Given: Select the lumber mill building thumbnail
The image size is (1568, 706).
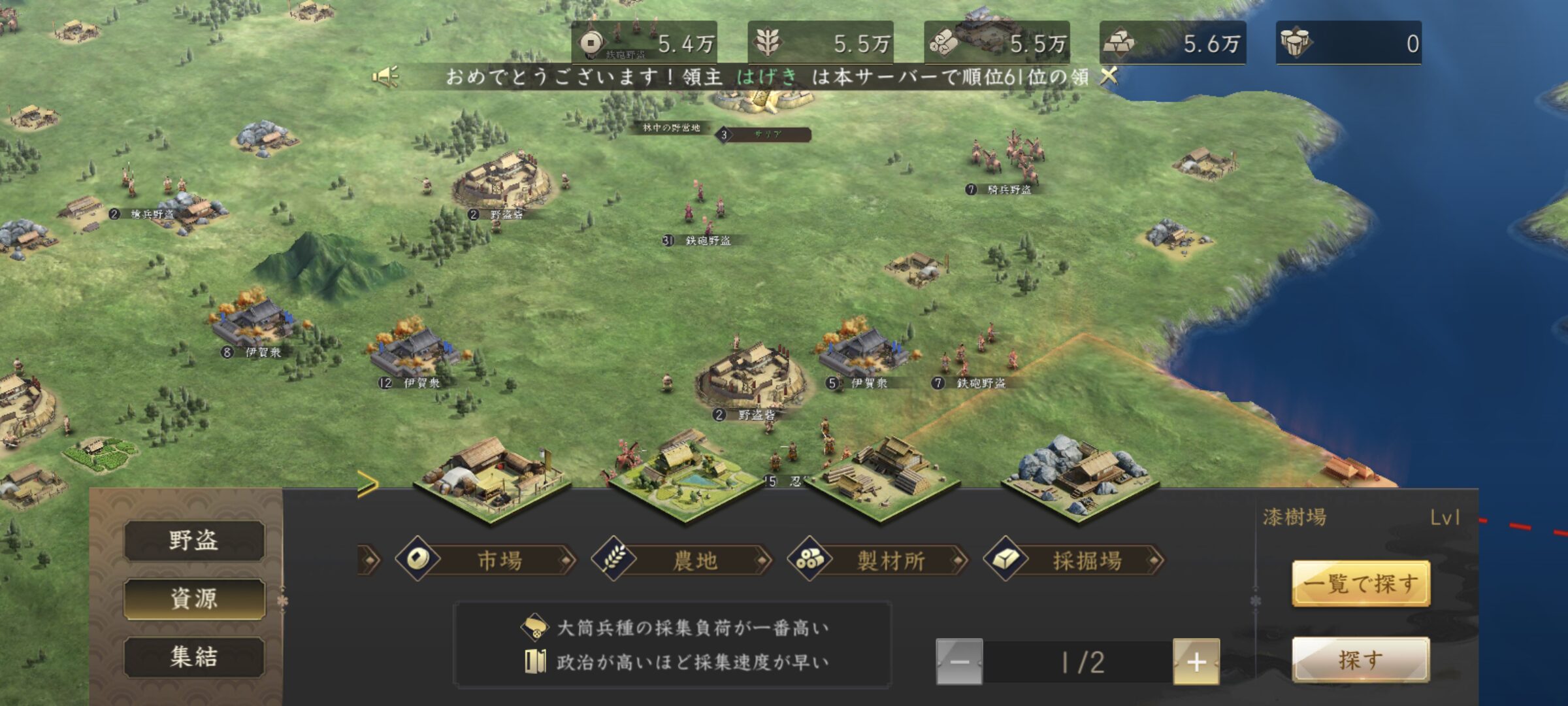Looking at the screenshot, I should (x=882, y=479).
